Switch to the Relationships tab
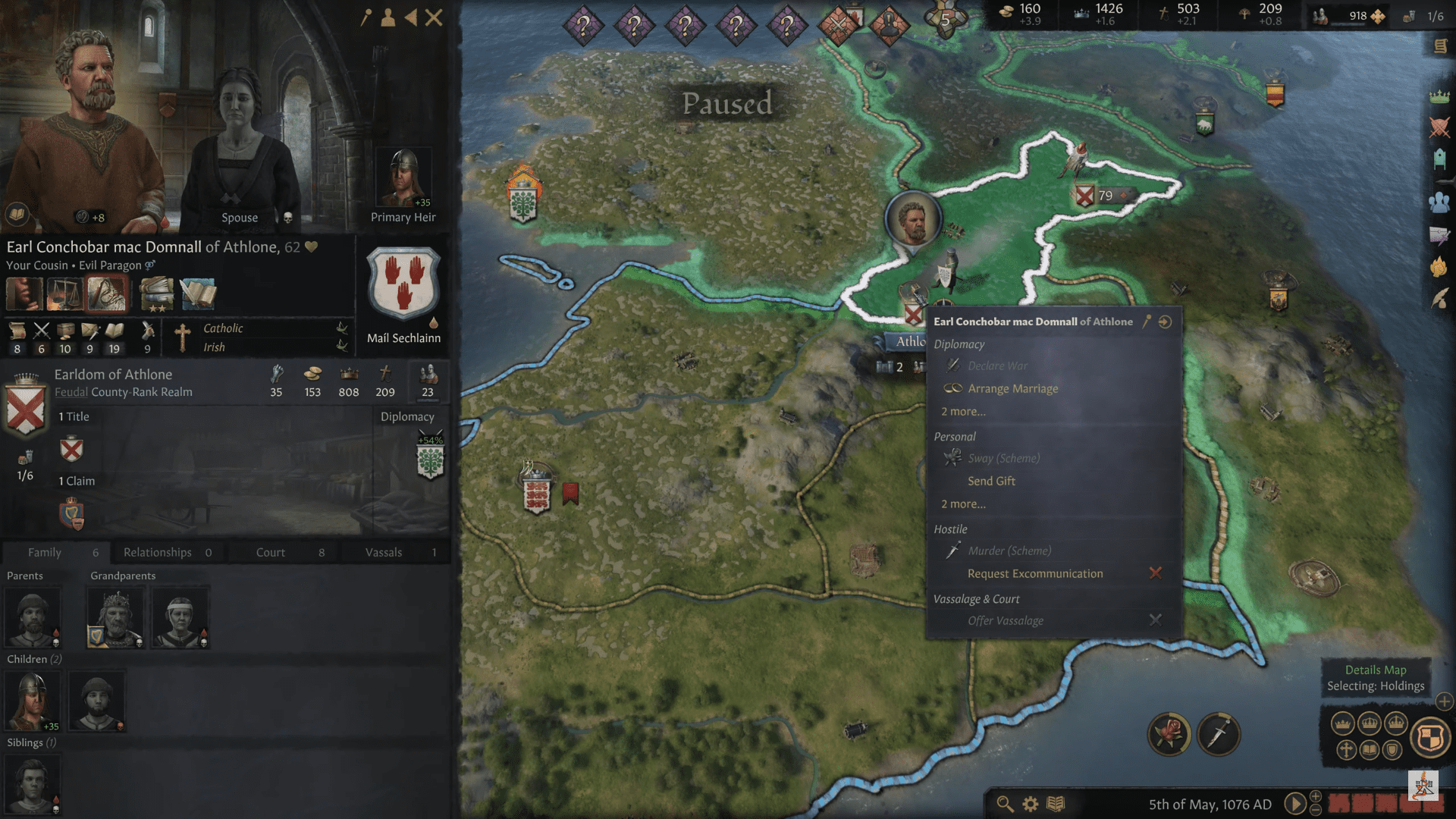The width and height of the screenshot is (1456, 819). (x=167, y=552)
